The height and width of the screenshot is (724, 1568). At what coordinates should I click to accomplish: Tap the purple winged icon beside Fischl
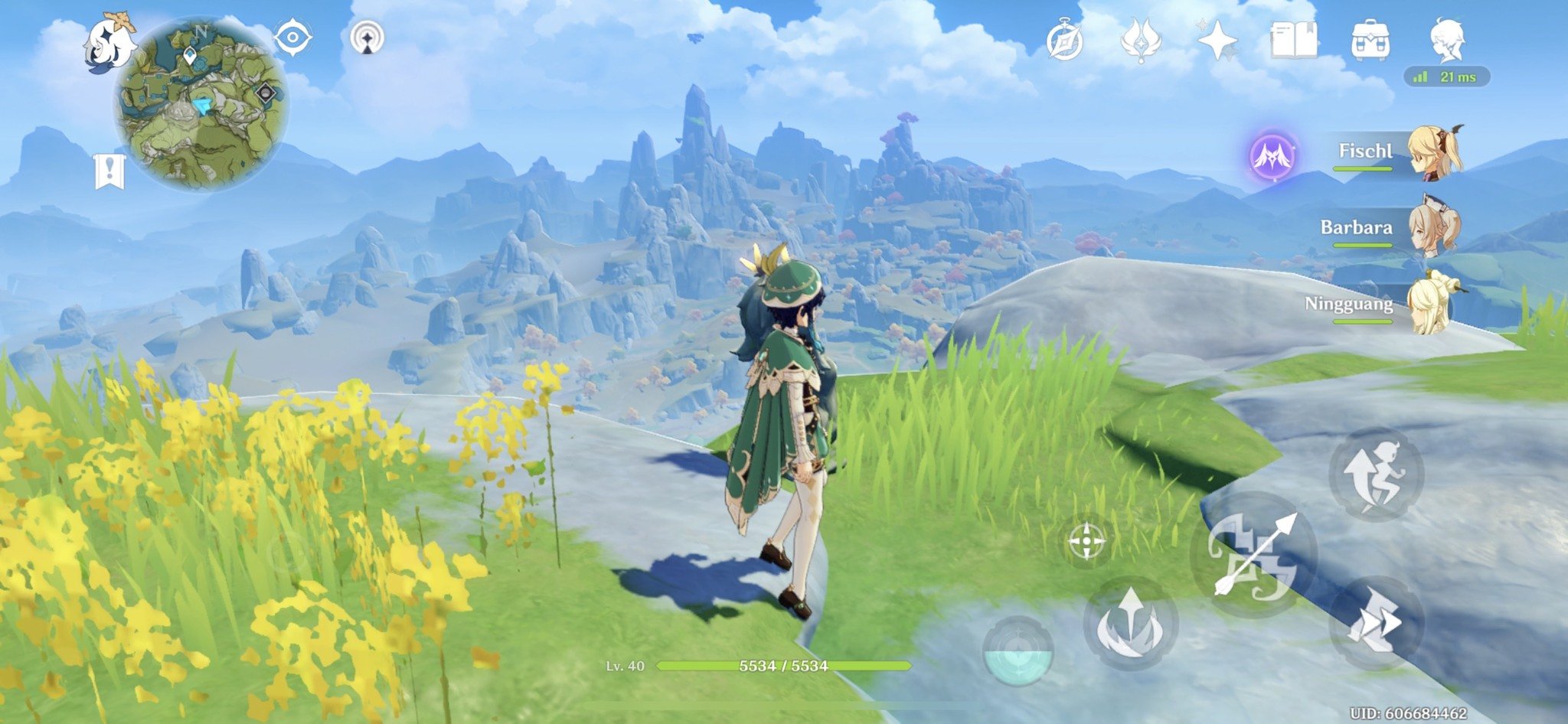1273,157
